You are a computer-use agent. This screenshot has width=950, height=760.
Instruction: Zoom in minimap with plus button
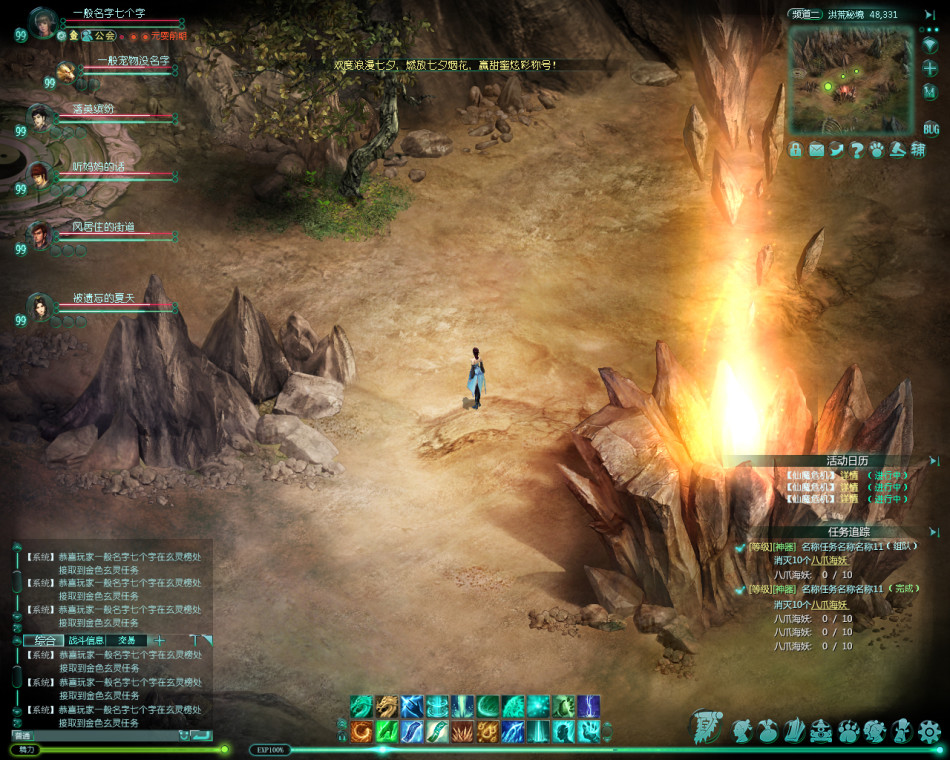[x=931, y=68]
